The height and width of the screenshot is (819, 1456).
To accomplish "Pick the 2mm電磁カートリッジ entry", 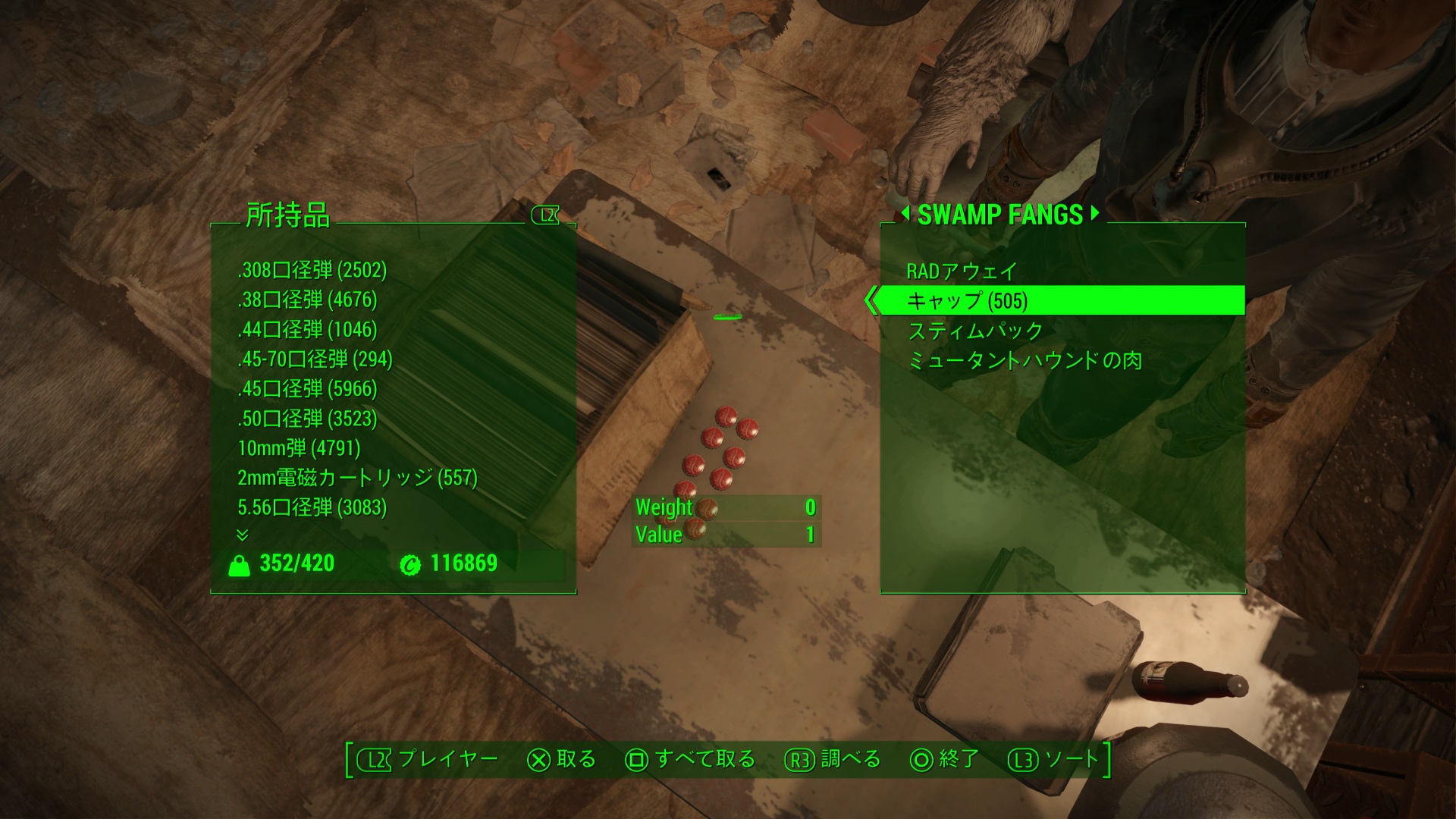I will (357, 477).
